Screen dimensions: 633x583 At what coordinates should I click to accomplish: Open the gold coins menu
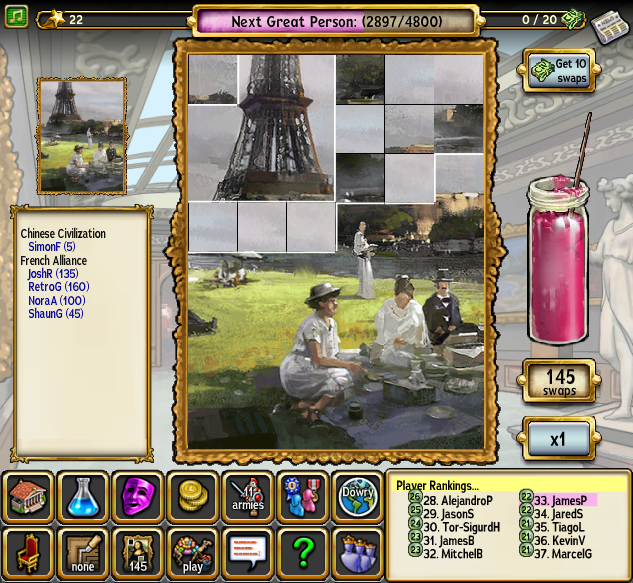pyautogui.click(x=193, y=497)
